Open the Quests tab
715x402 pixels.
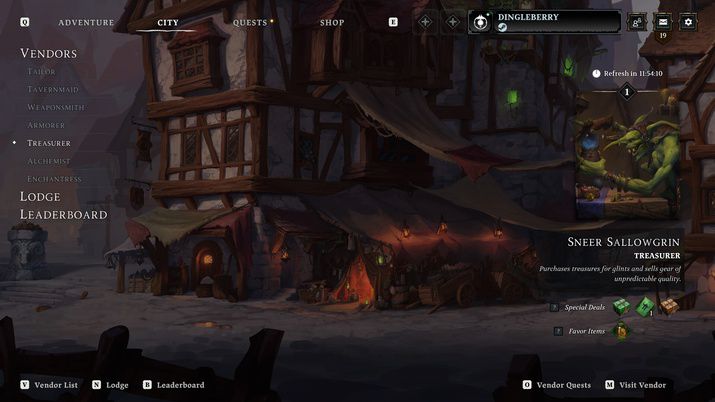(x=250, y=22)
